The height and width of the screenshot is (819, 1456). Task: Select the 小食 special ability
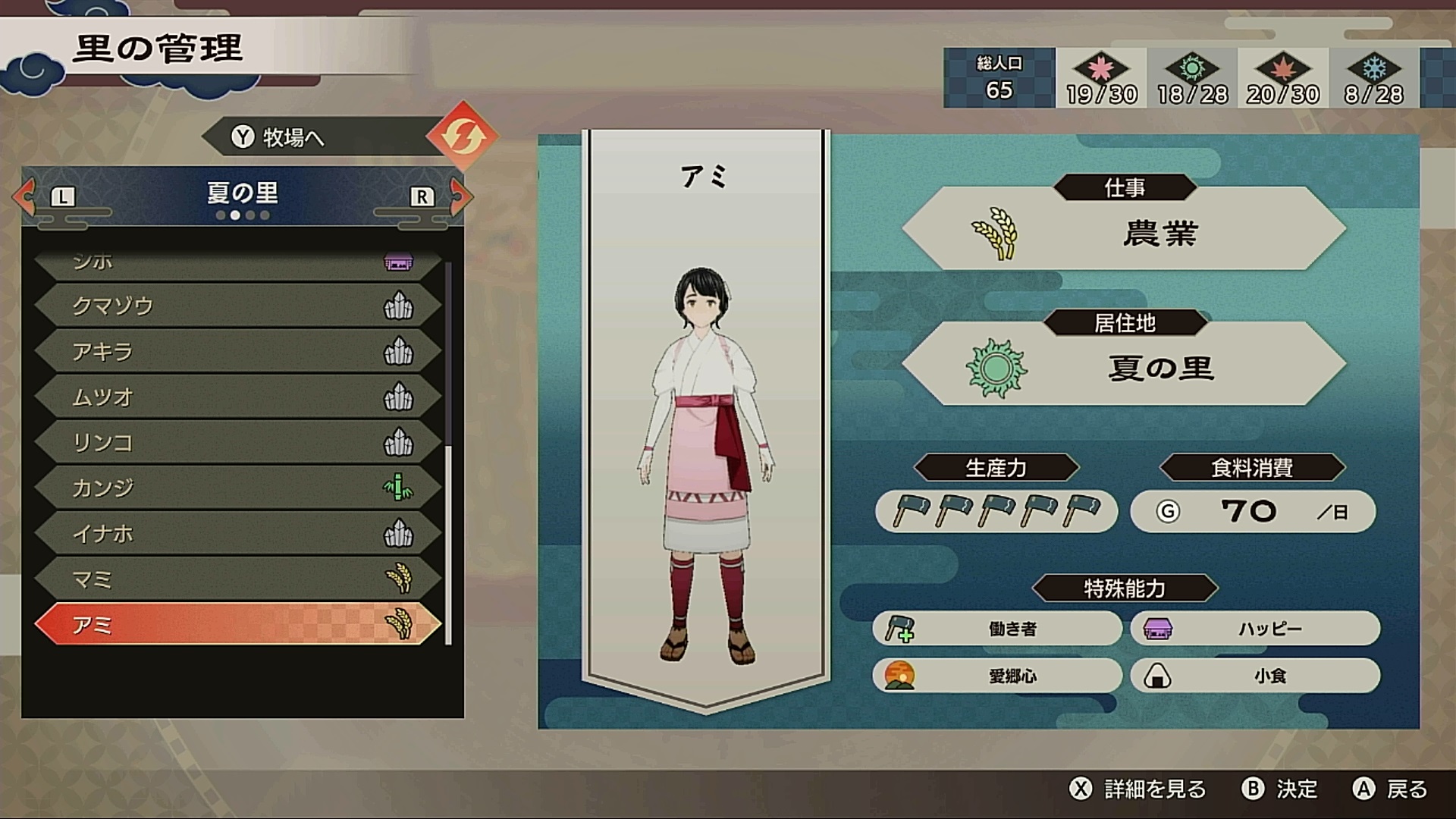click(1254, 676)
